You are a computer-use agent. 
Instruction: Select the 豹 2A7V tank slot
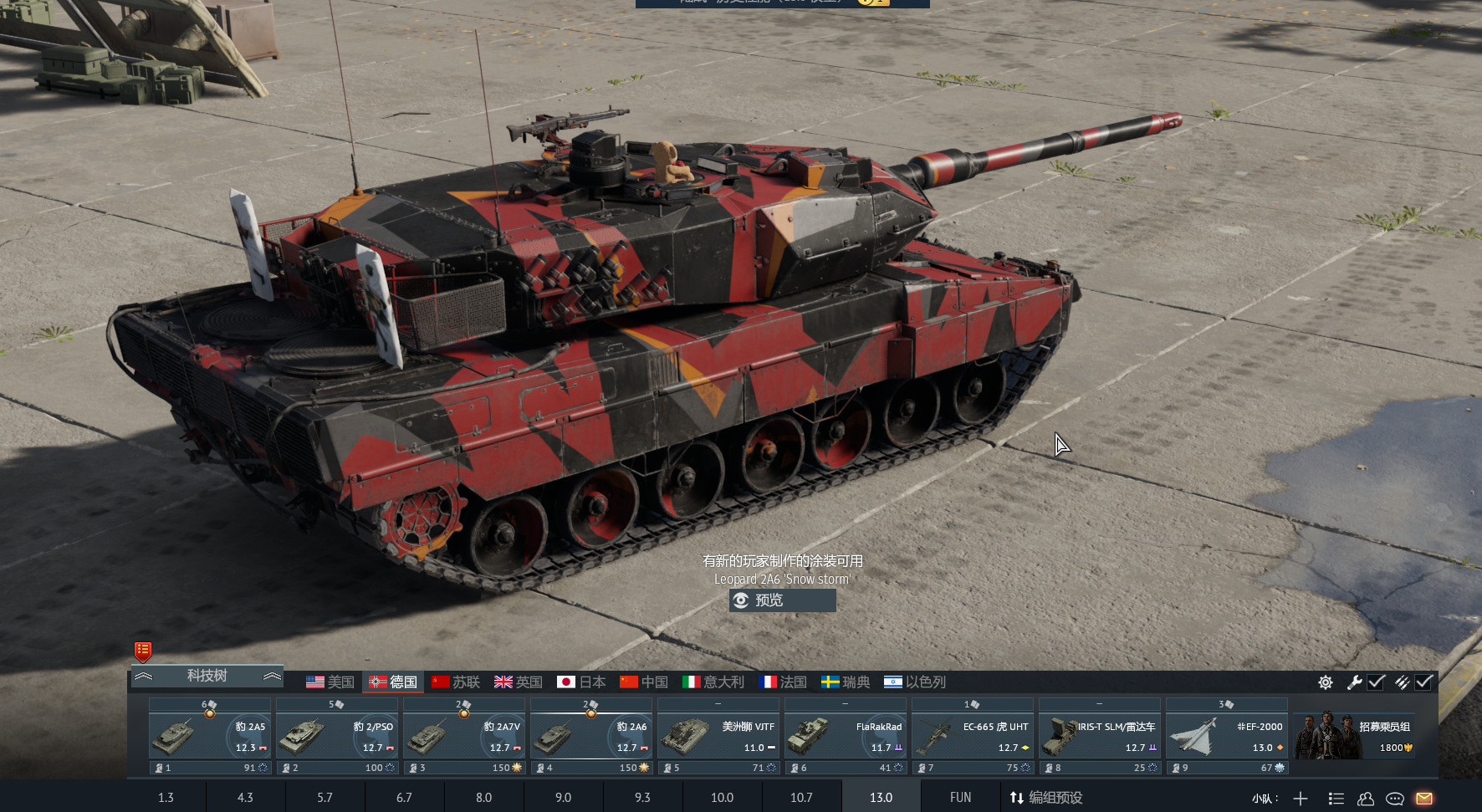pos(464,737)
